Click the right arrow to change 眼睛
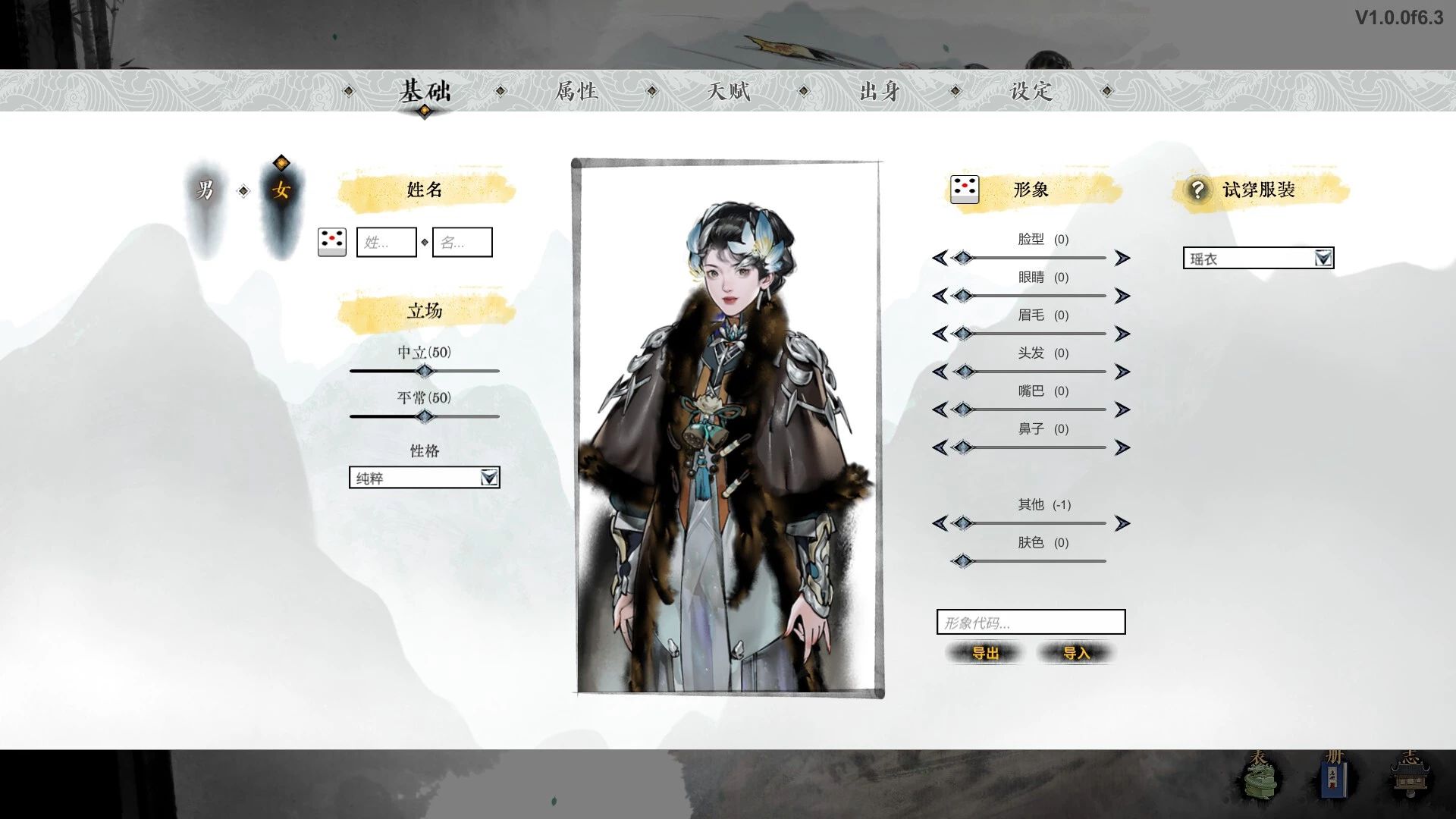 (x=1122, y=296)
